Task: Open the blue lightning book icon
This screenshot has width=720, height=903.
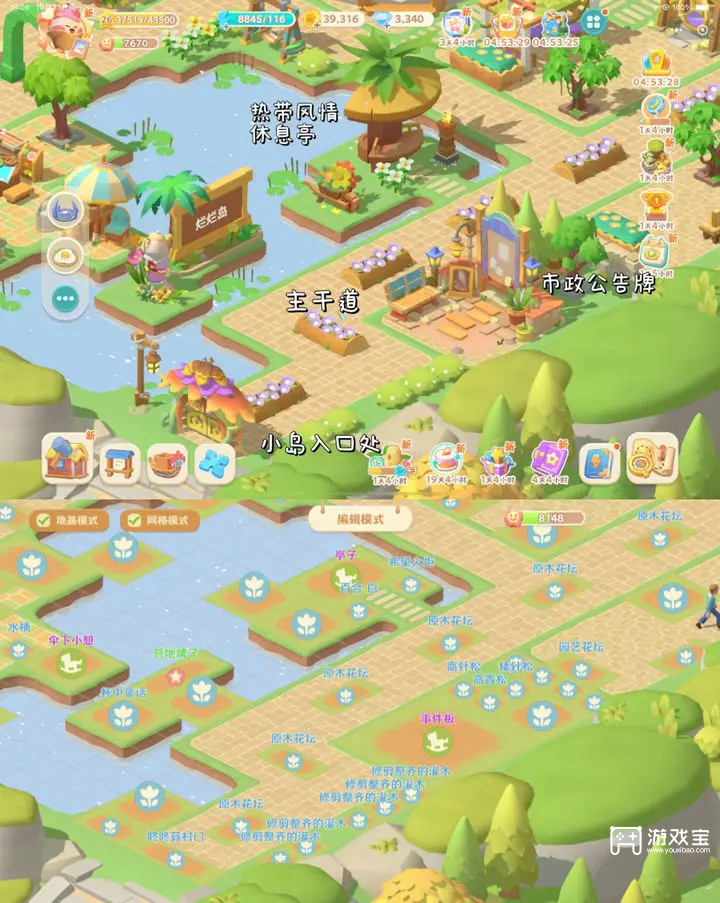Action: coord(600,462)
